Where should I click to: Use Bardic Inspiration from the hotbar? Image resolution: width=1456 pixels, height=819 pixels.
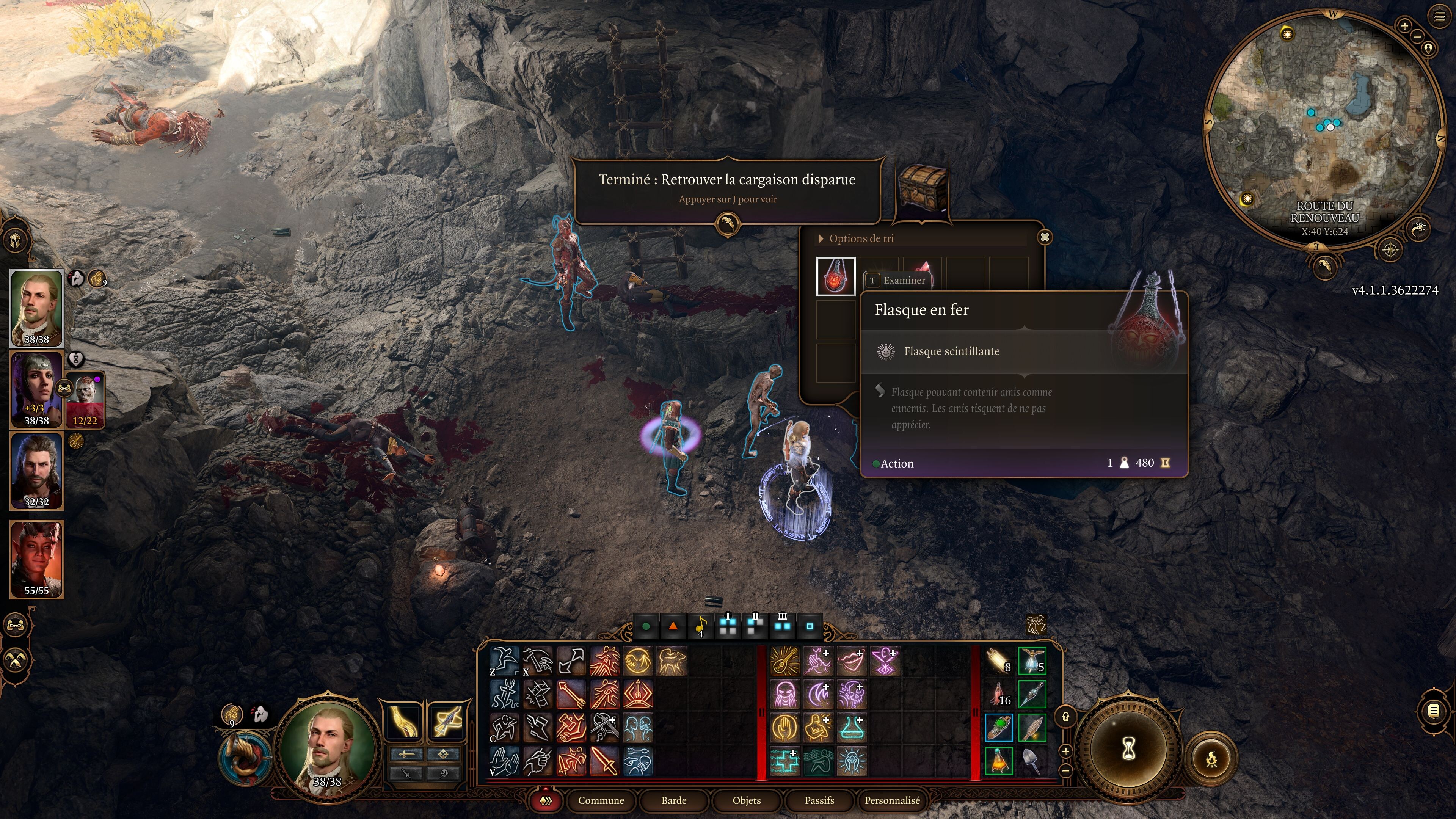click(785, 661)
